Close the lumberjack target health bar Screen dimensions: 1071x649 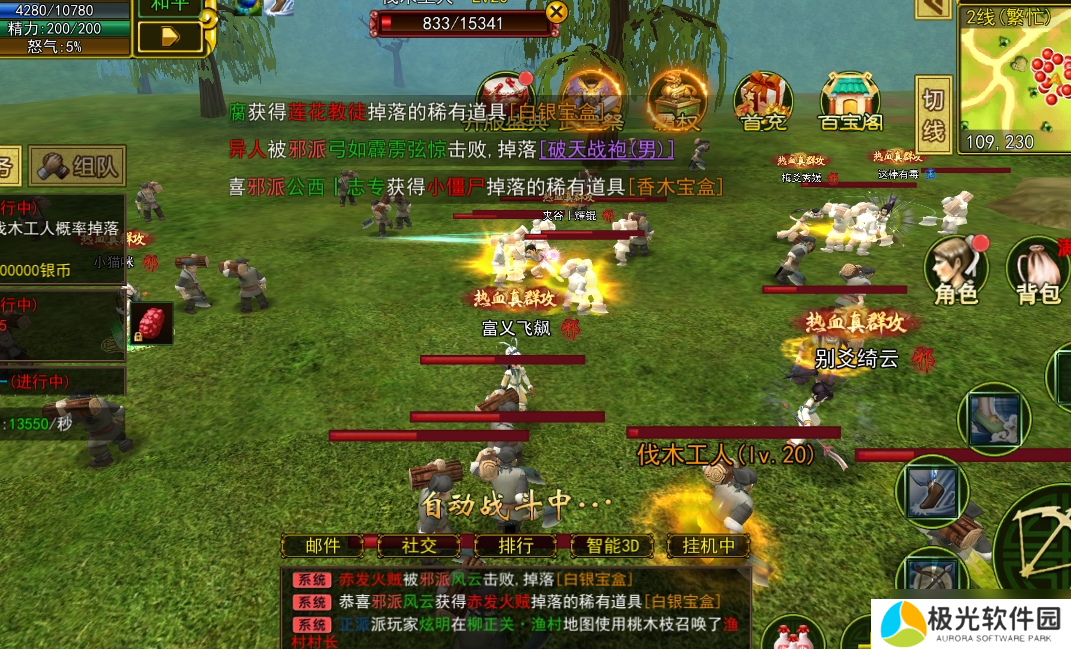(x=556, y=12)
